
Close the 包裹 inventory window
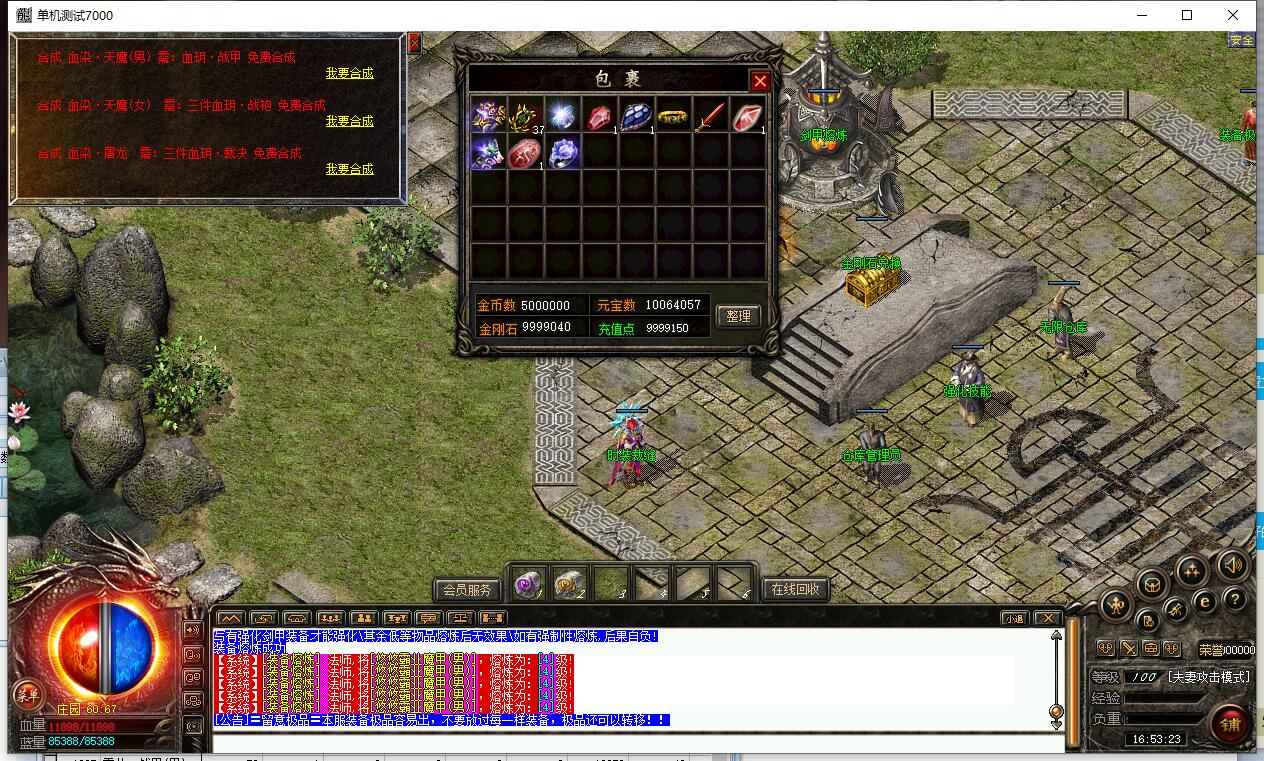pos(760,81)
